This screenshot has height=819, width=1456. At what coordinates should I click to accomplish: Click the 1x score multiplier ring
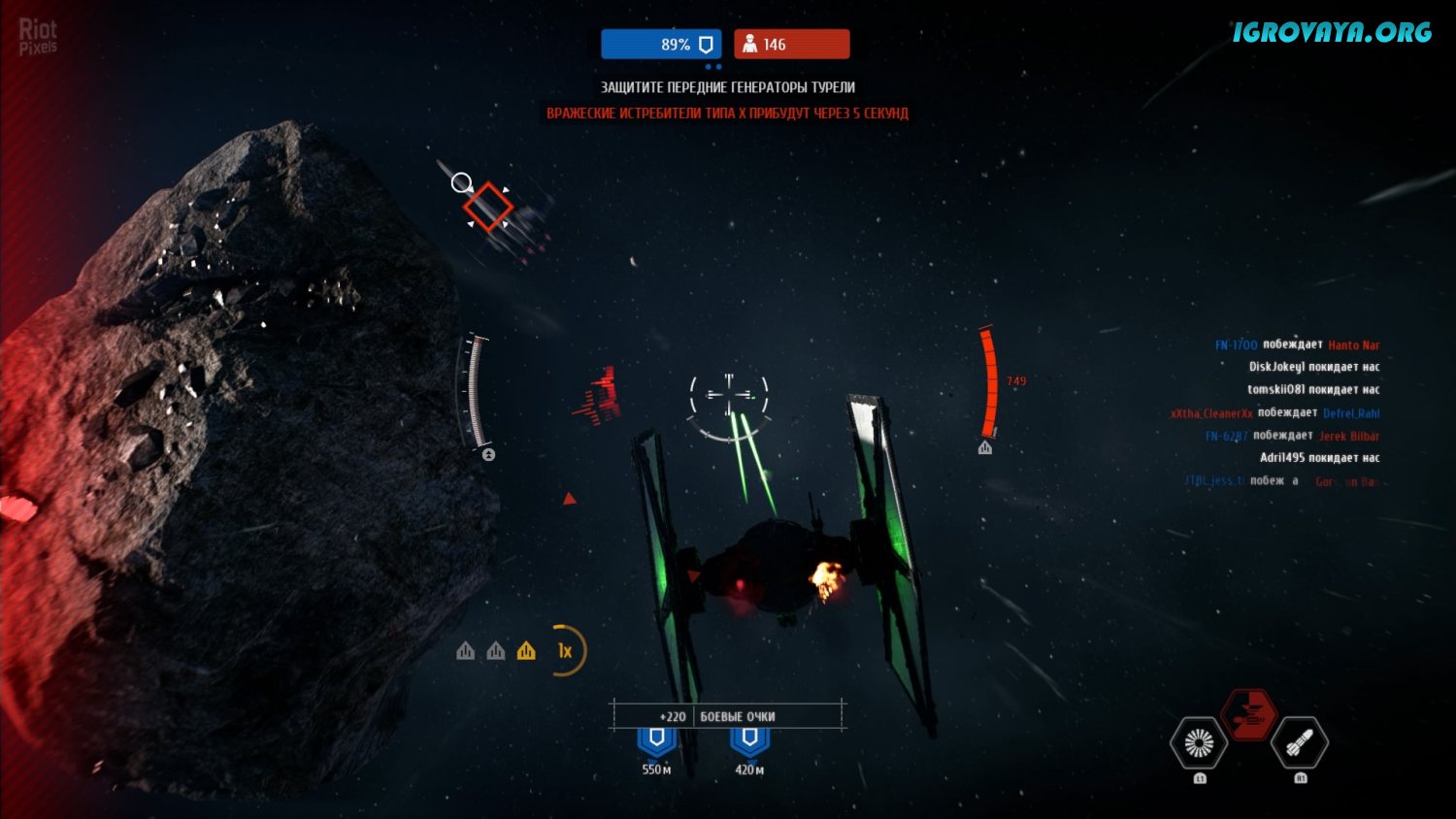tap(565, 651)
